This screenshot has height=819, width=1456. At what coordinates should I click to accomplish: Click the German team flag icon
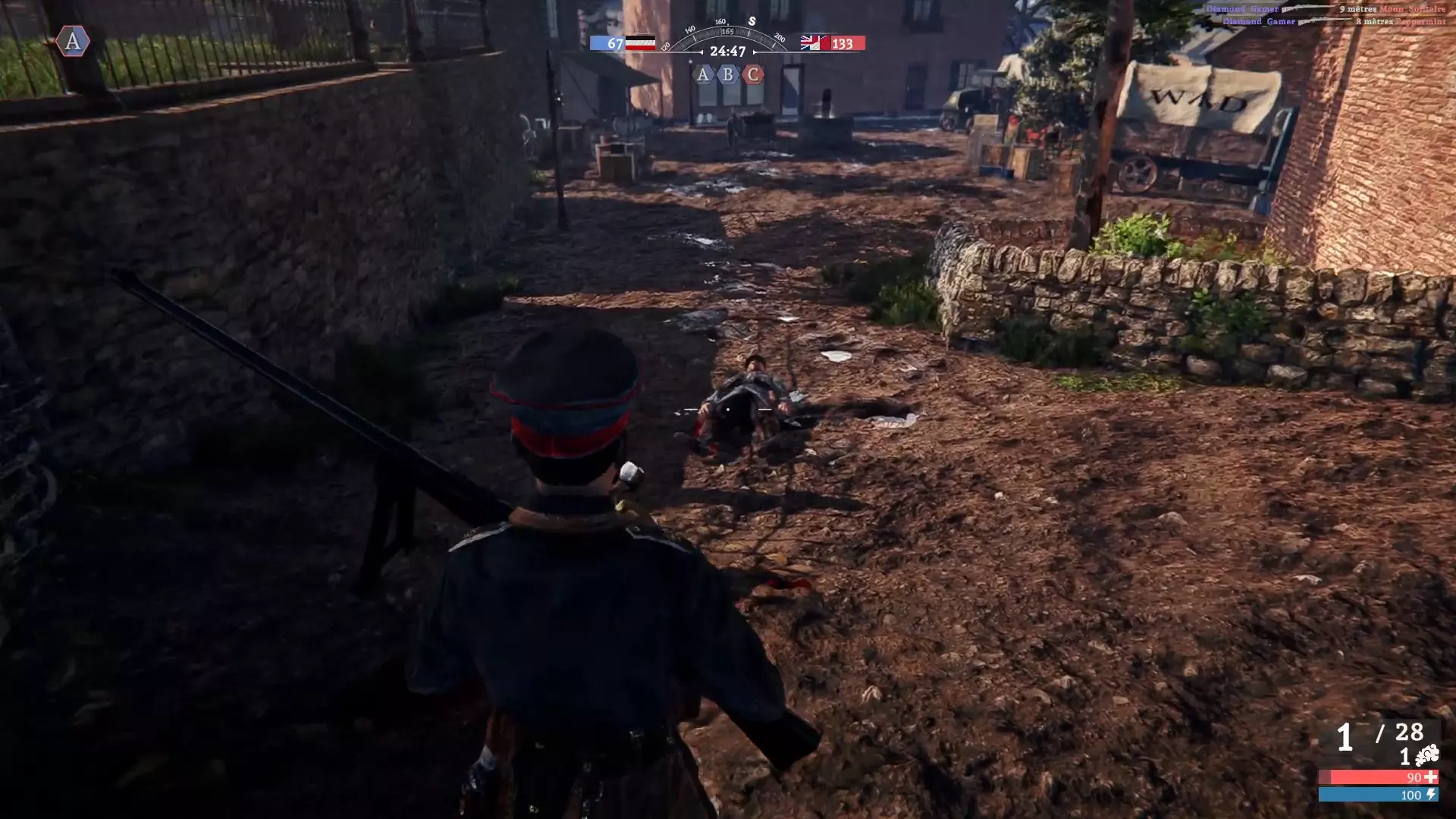(640, 43)
